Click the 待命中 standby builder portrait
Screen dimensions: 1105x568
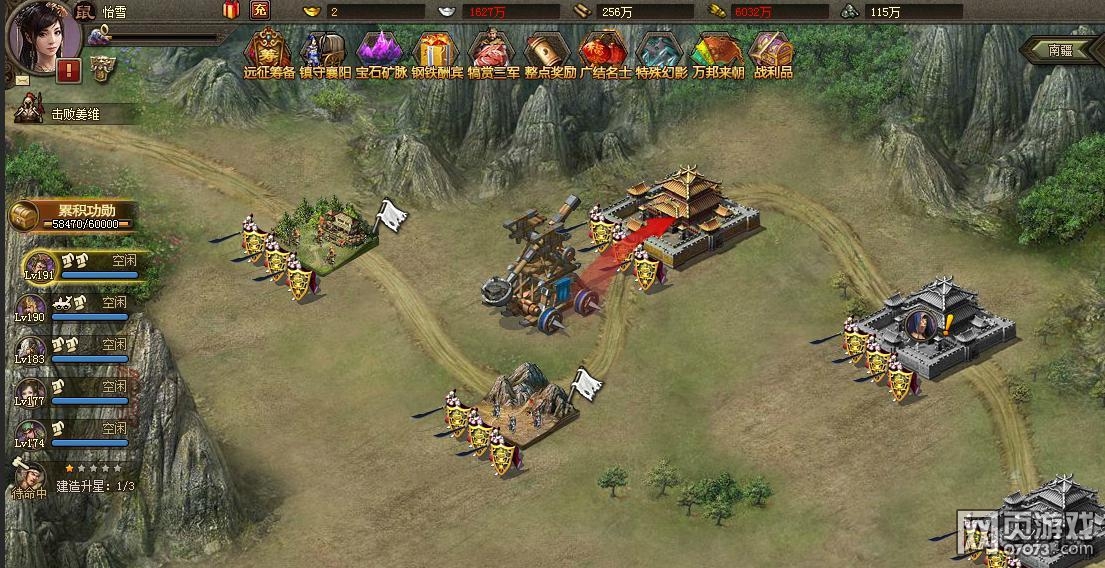point(30,474)
